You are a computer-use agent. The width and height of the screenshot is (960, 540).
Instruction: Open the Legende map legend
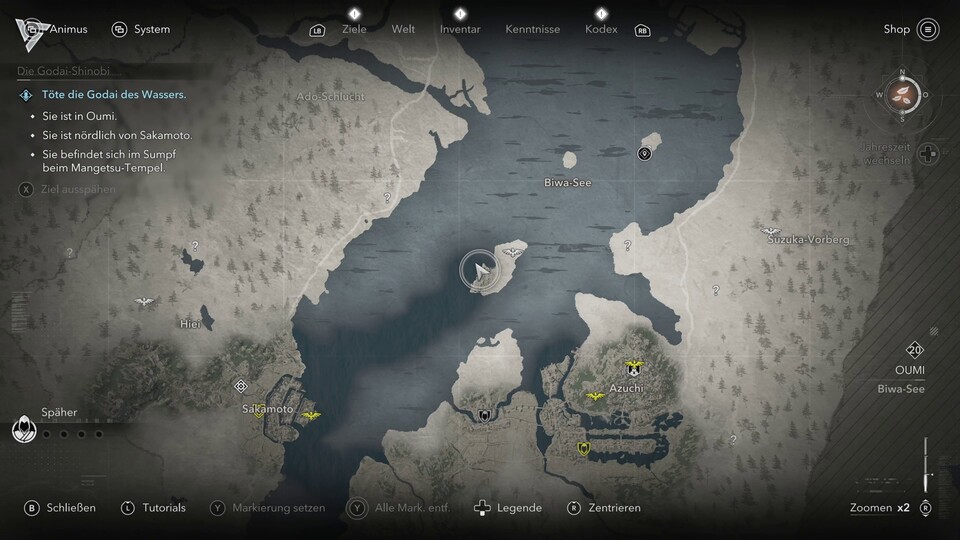point(508,508)
